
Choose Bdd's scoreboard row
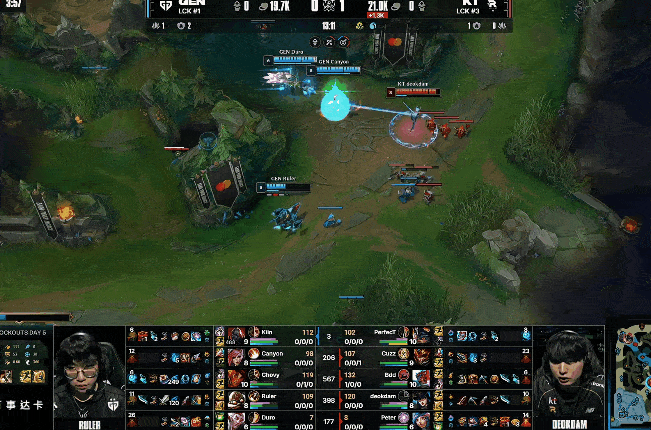point(385,376)
